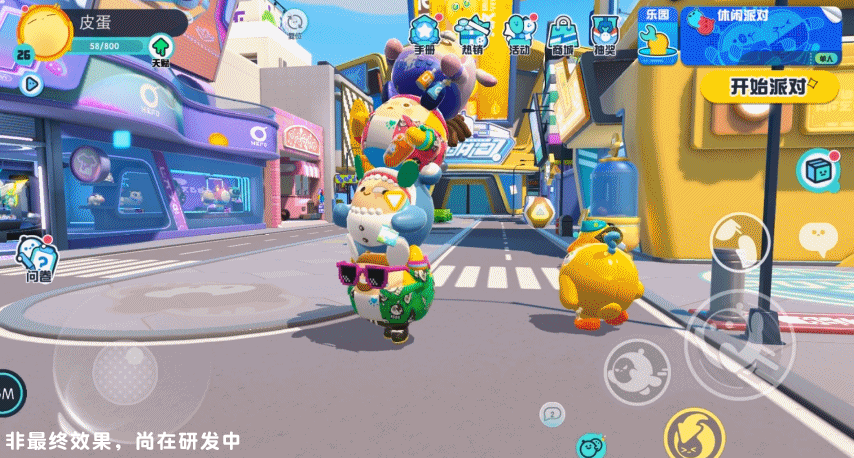Open the 问卷 survey icon
Screen dimensions: 854x458
pos(39,258)
